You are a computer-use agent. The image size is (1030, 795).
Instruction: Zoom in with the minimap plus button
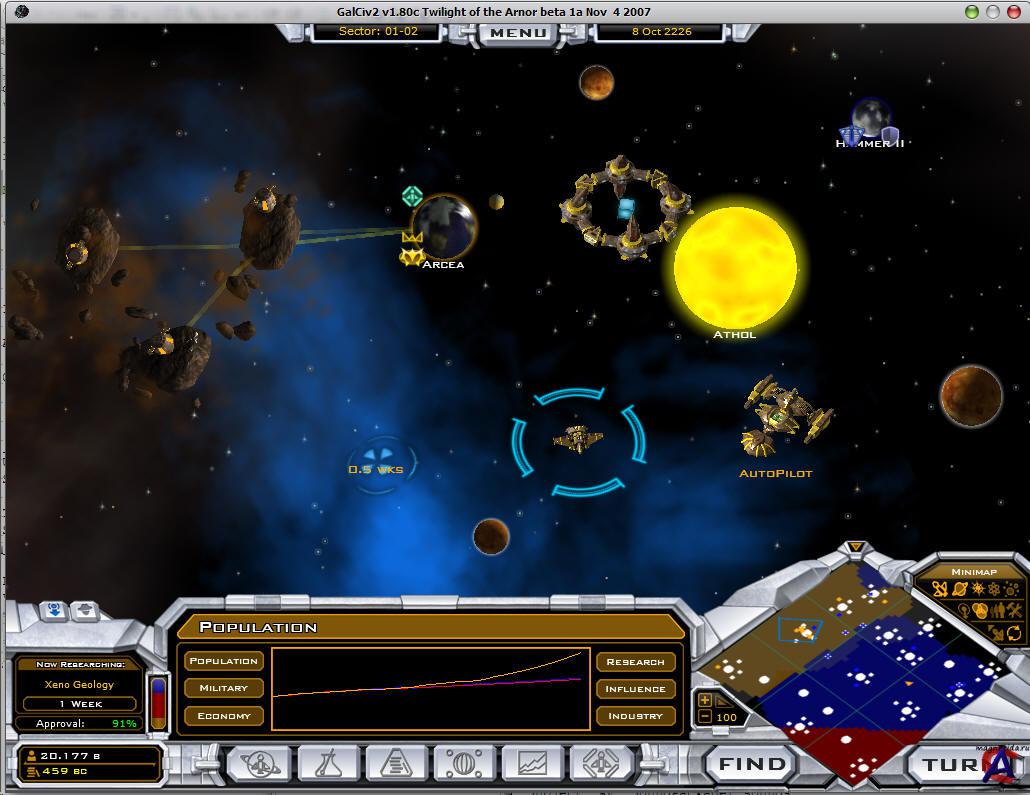[705, 700]
